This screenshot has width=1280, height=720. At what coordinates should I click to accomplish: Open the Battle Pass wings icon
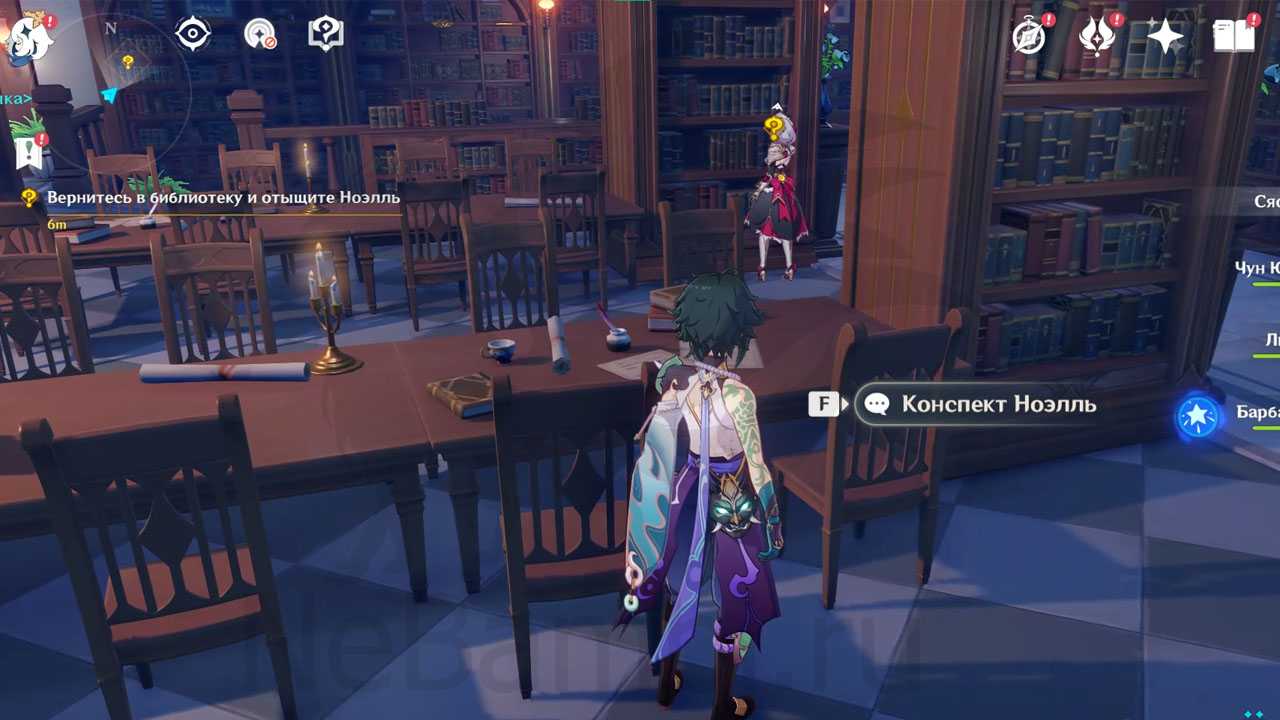1097,36
